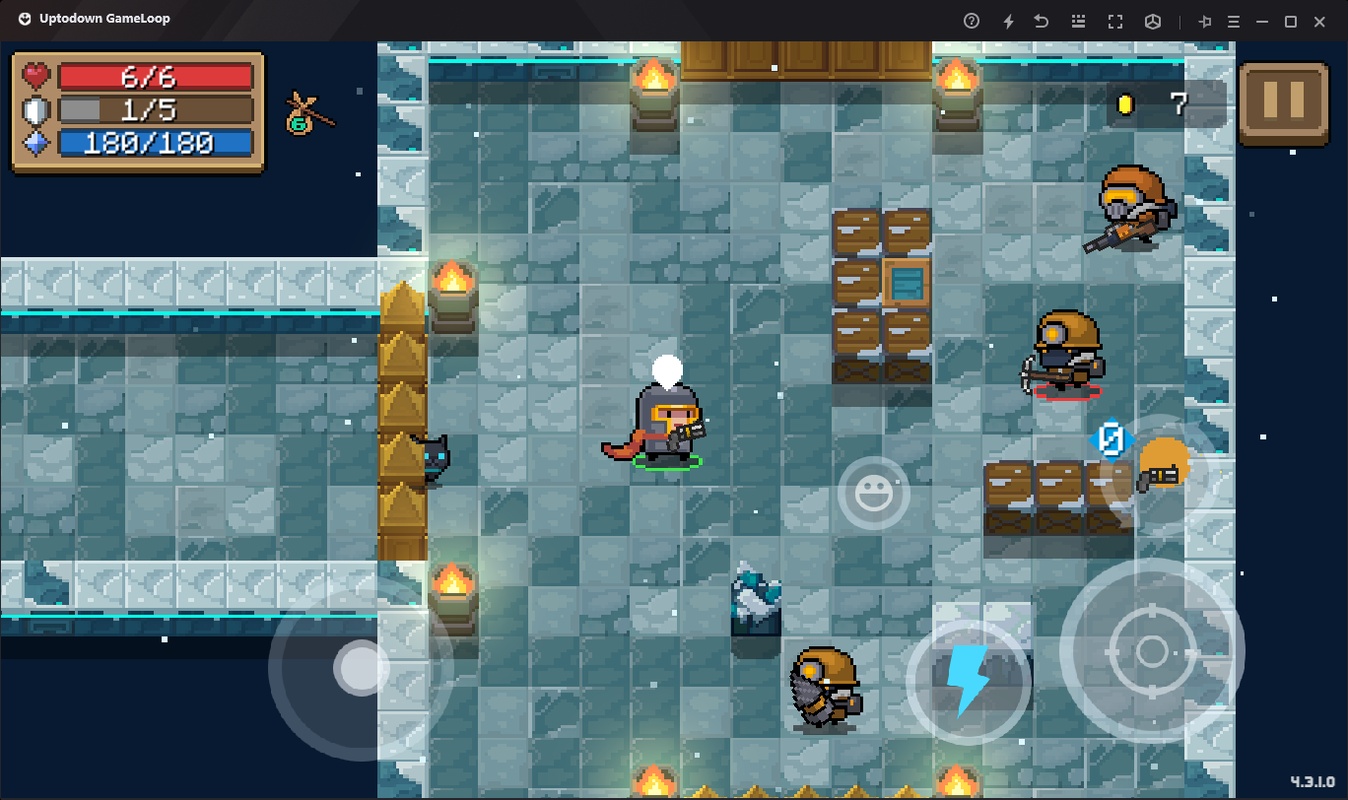Tap the crosshair attack button
The image size is (1348, 800).
pyautogui.click(x=1151, y=651)
